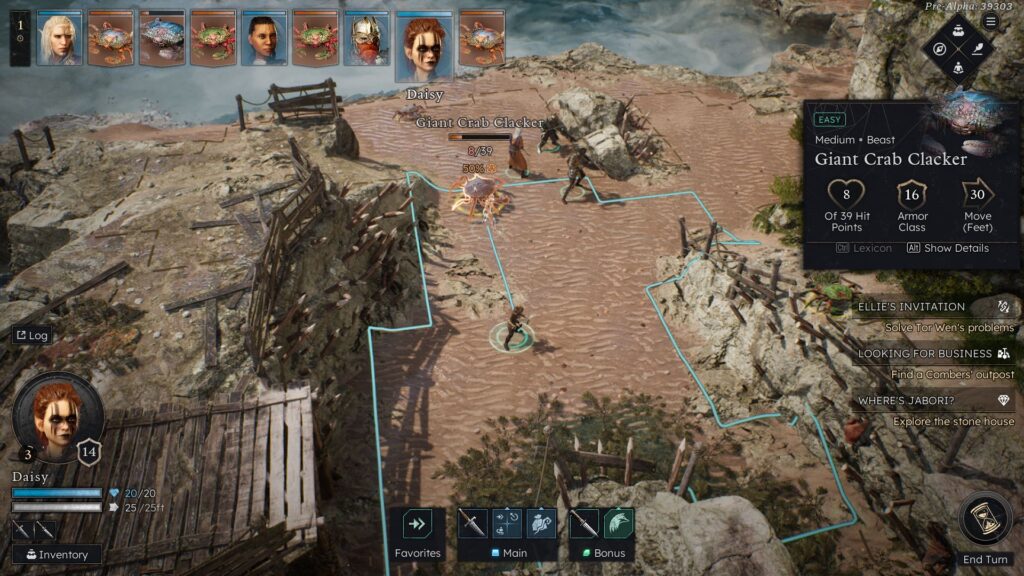Select the sword attack in Main actions
Screen dimensions: 1024x576
(473, 523)
